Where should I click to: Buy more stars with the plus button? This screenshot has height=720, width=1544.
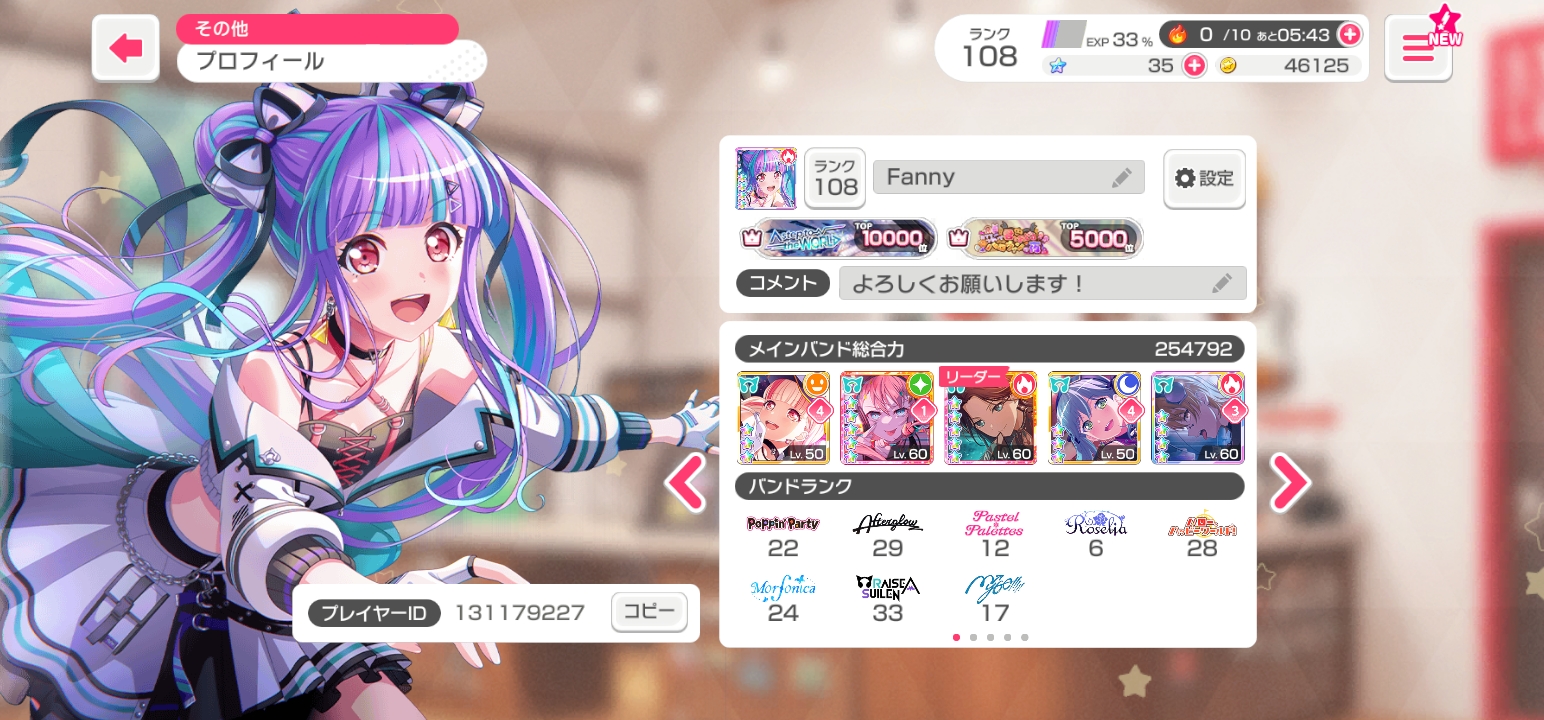1194,66
